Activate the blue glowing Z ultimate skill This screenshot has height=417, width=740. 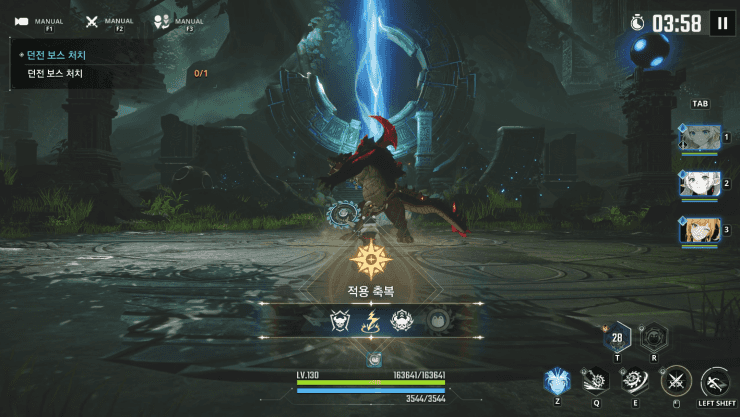coord(557,381)
